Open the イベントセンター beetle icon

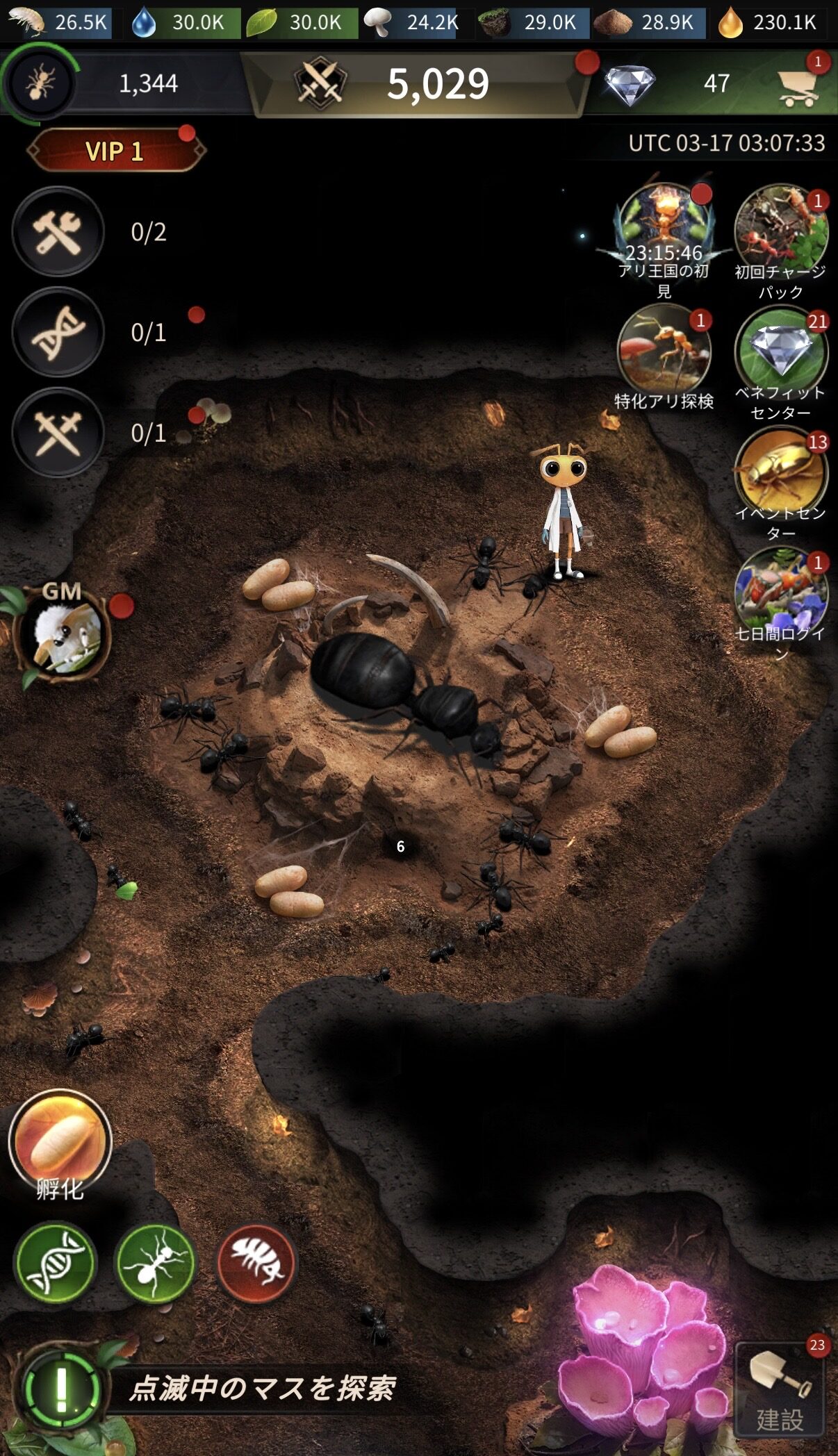[x=780, y=472]
